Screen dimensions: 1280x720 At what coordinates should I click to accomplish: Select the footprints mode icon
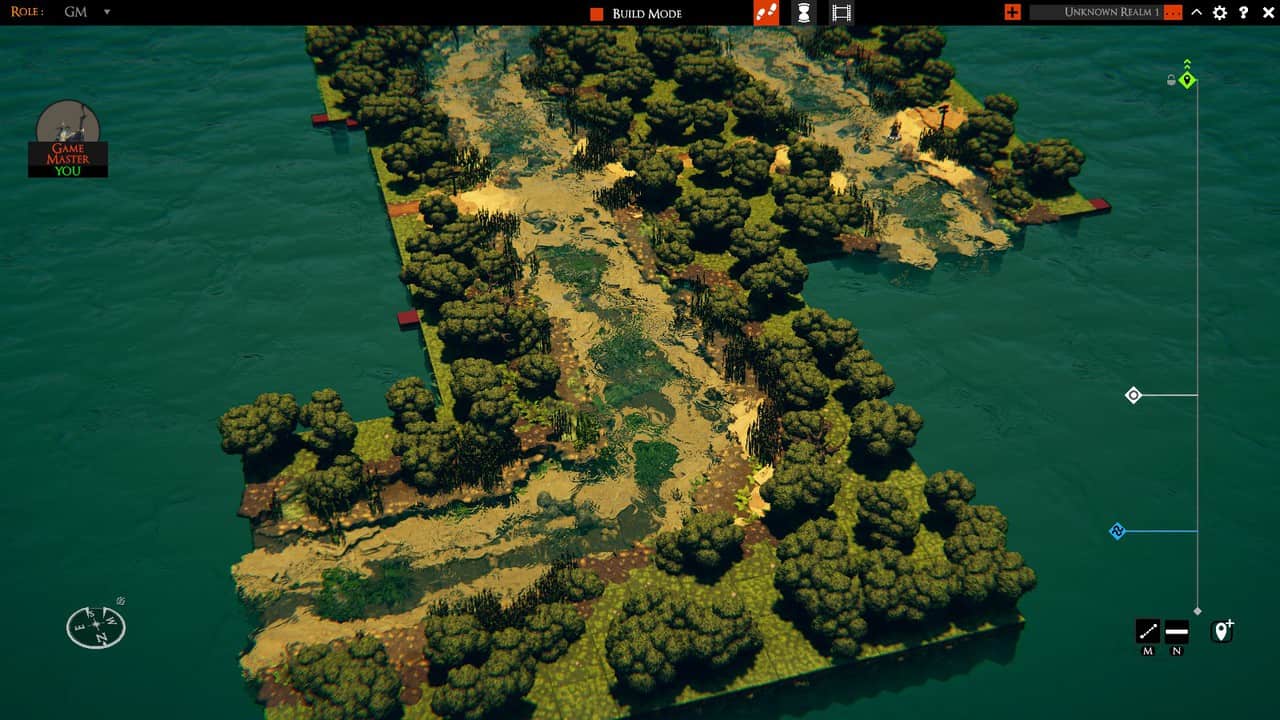[766, 13]
